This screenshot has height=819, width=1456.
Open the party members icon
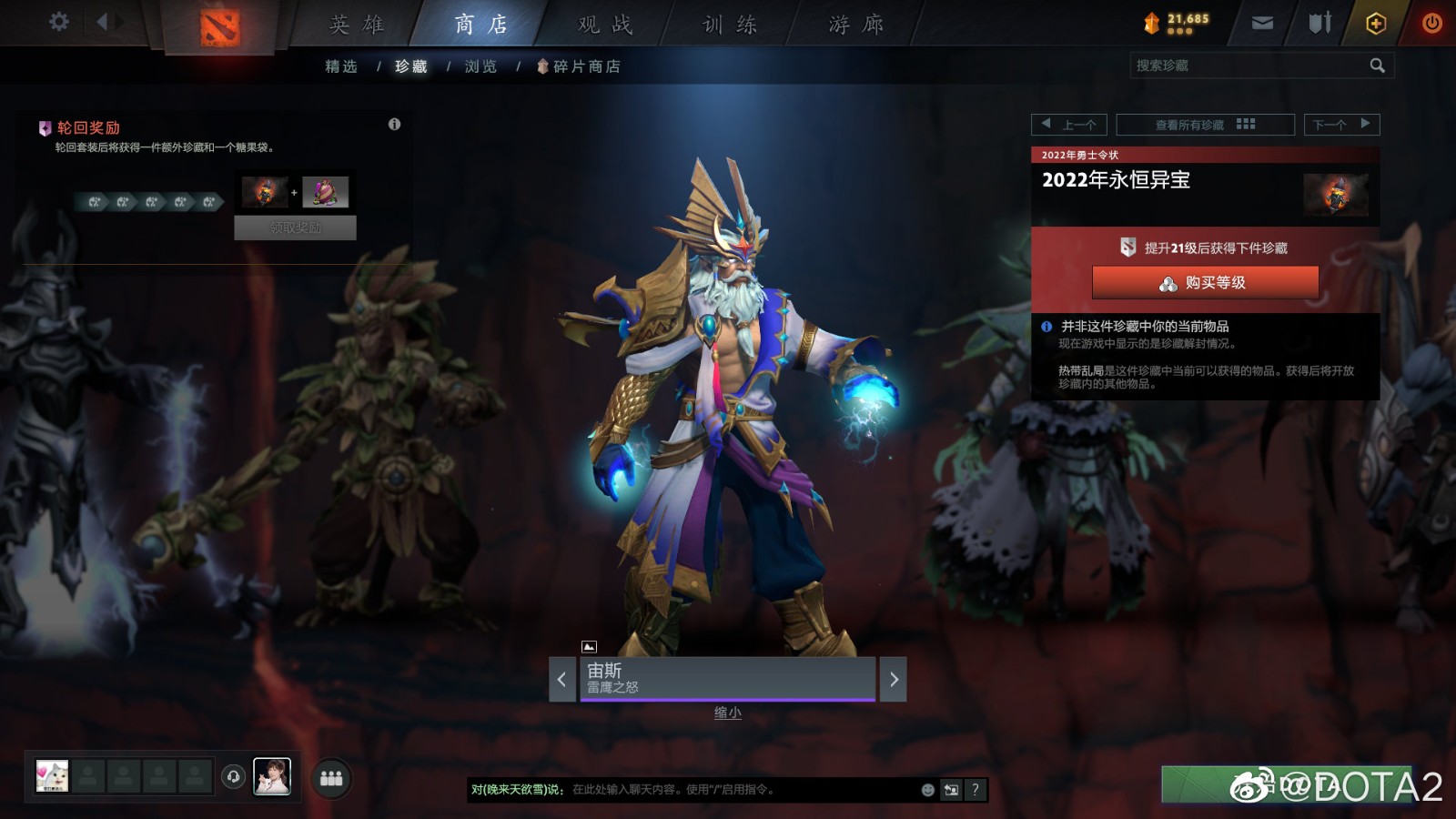332,778
